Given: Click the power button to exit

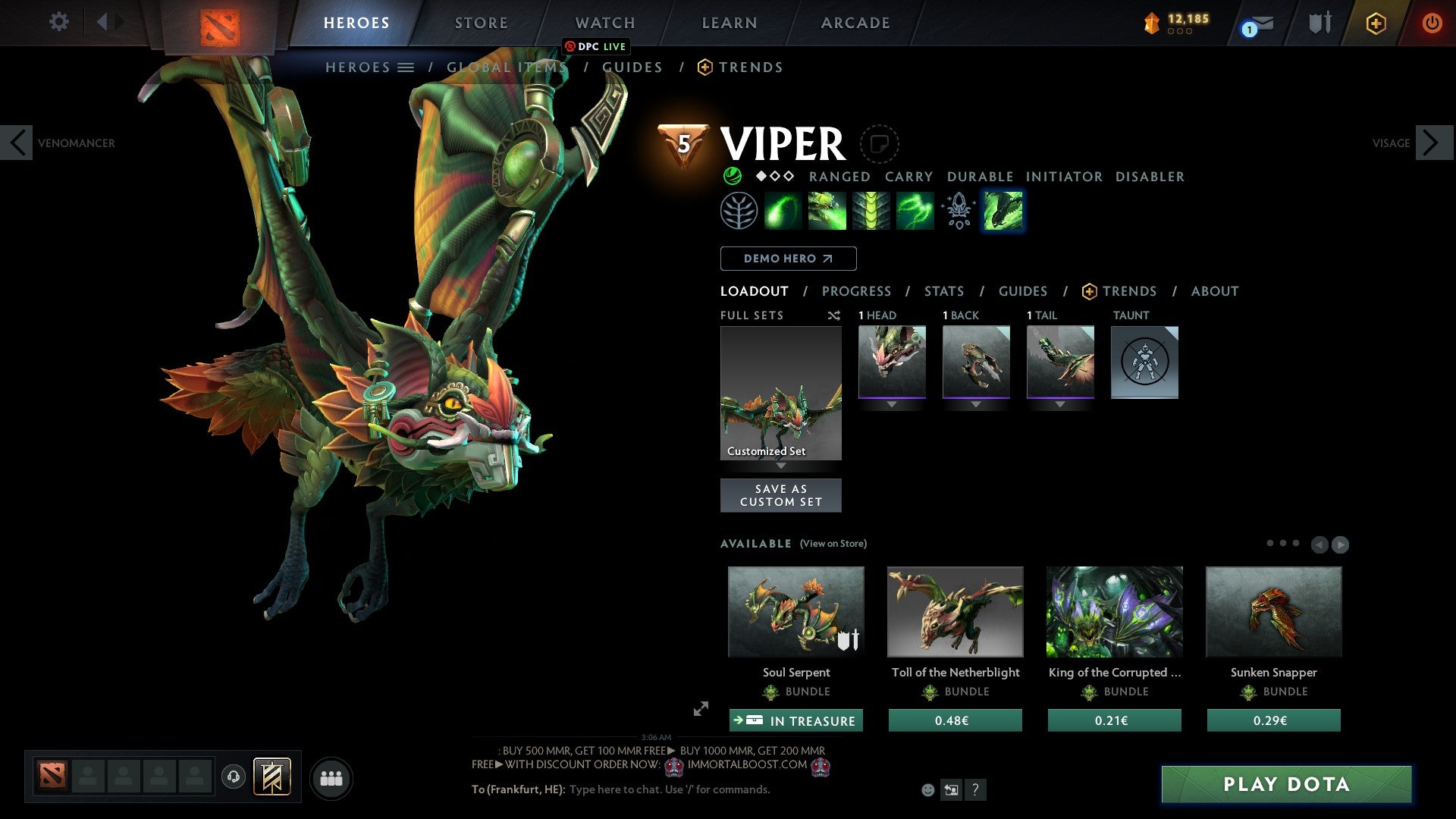Looking at the screenshot, I should [x=1433, y=23].
